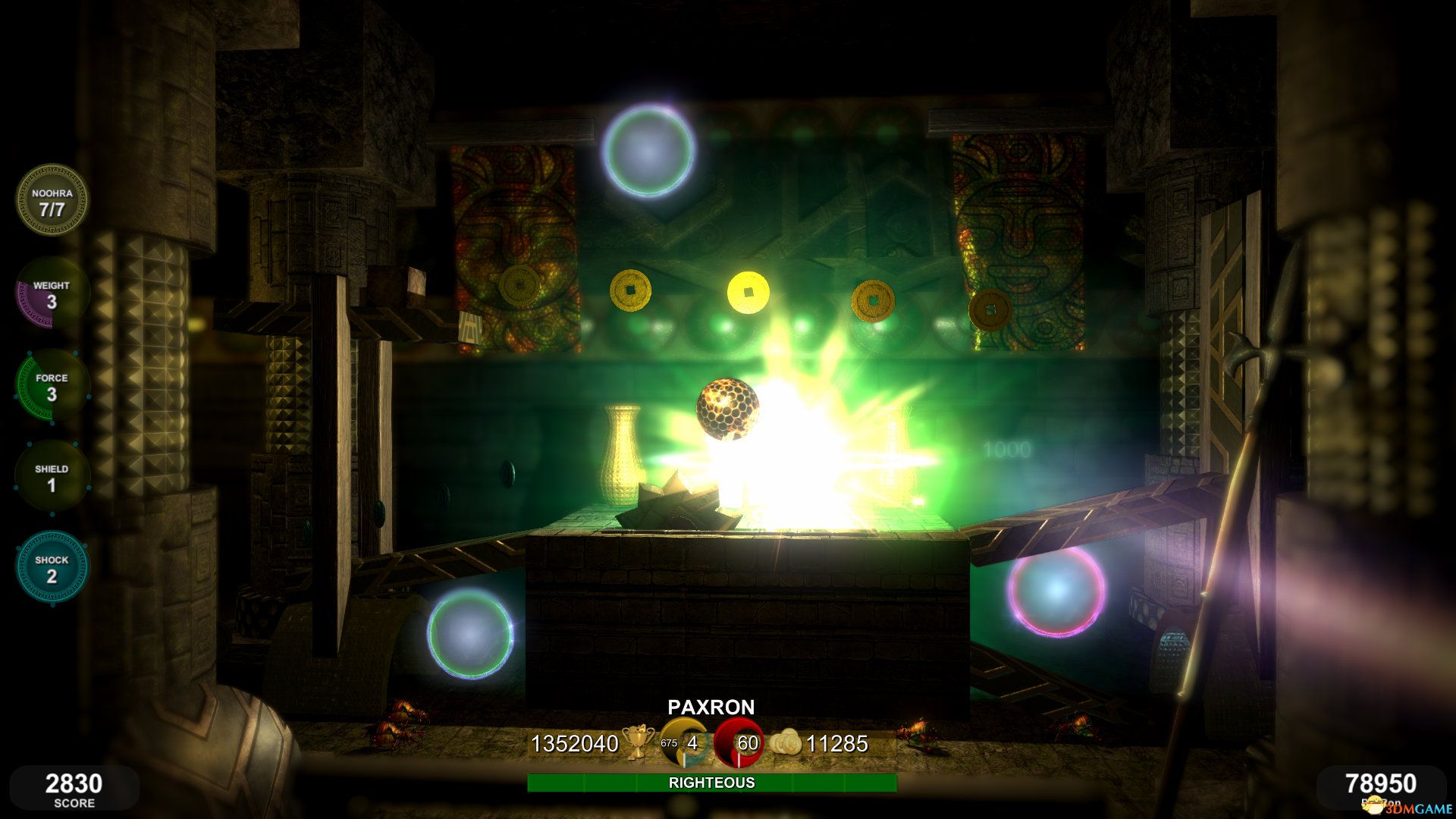The image size is (1456, 819).
Task: Select the Noohra 7/7 power icon
Action: click(52, 201)
